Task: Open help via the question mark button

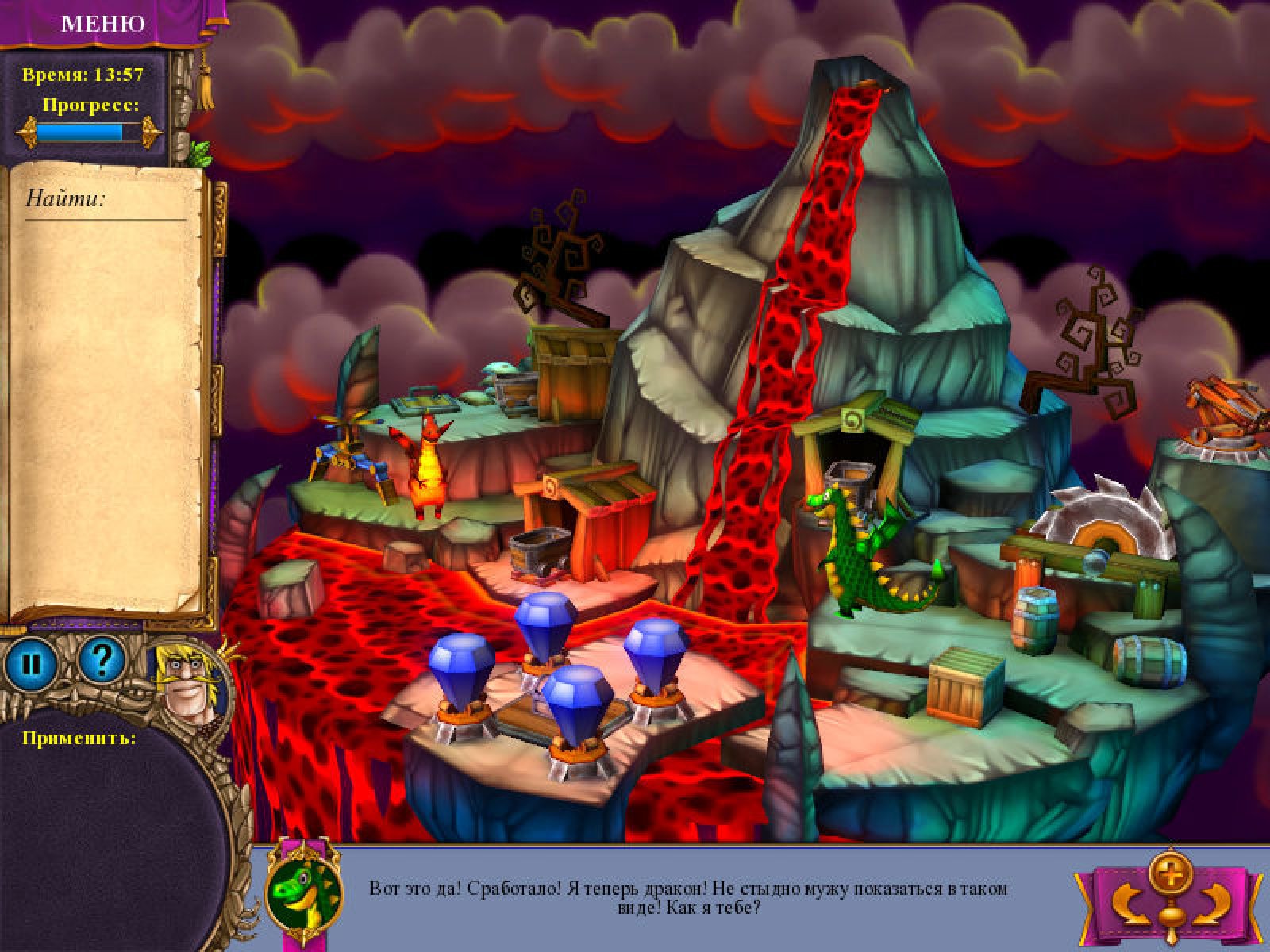Action: pos(103,659)
